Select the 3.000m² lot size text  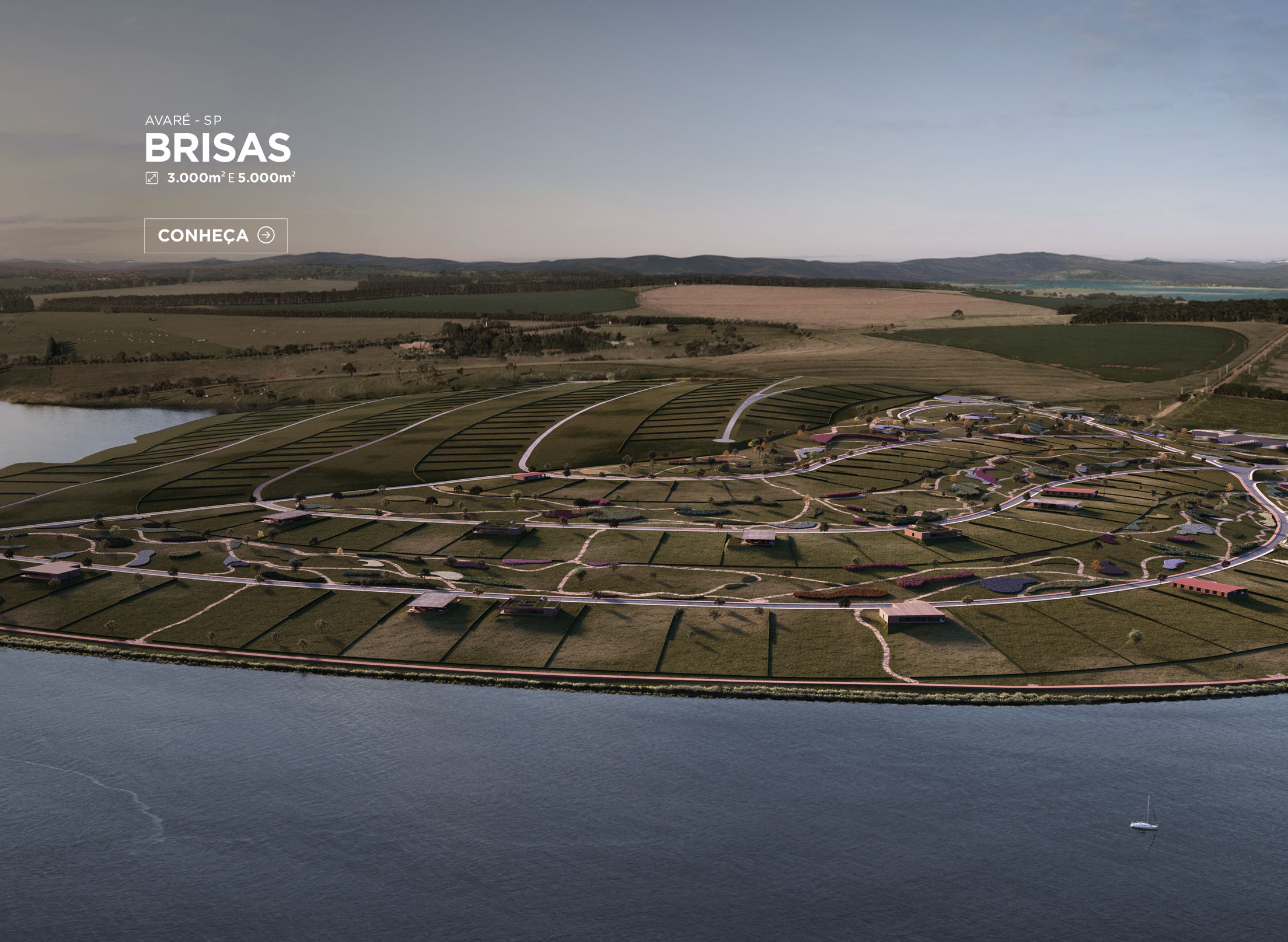(197, 177)
